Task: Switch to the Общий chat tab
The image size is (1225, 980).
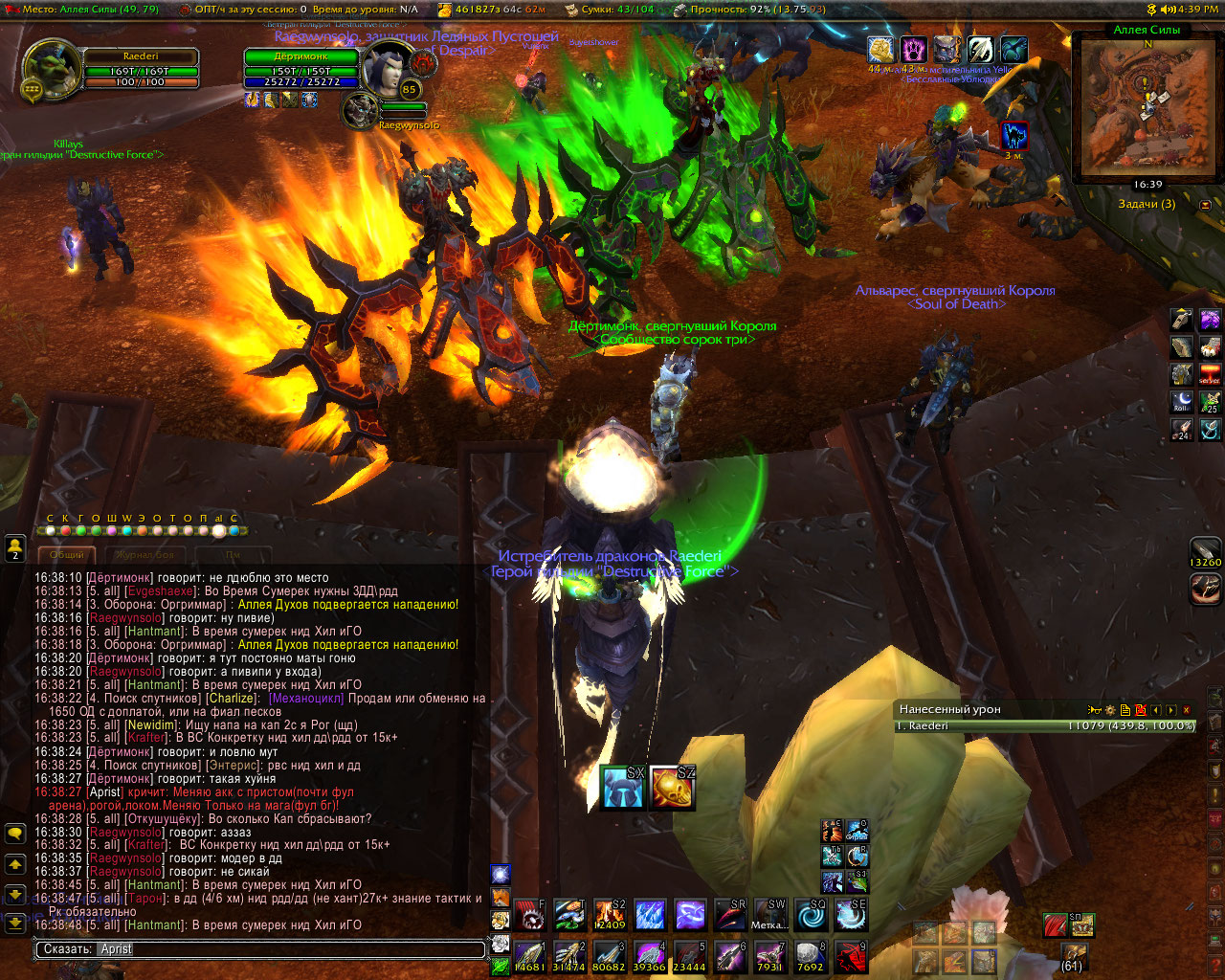Action: pyautogui.click(x=67, y=554)
